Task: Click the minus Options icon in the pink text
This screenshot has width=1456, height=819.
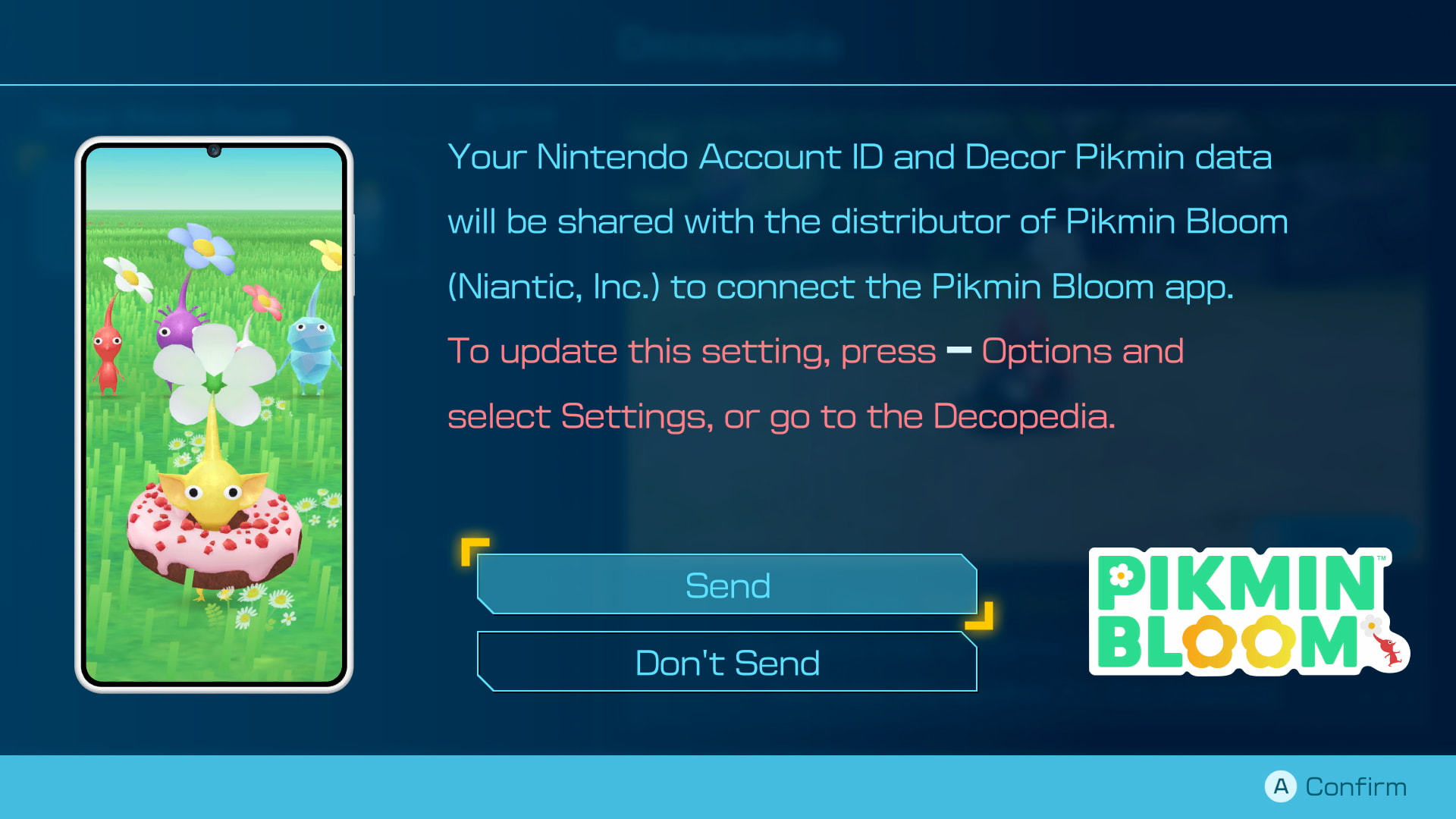Action: [959, 350]
